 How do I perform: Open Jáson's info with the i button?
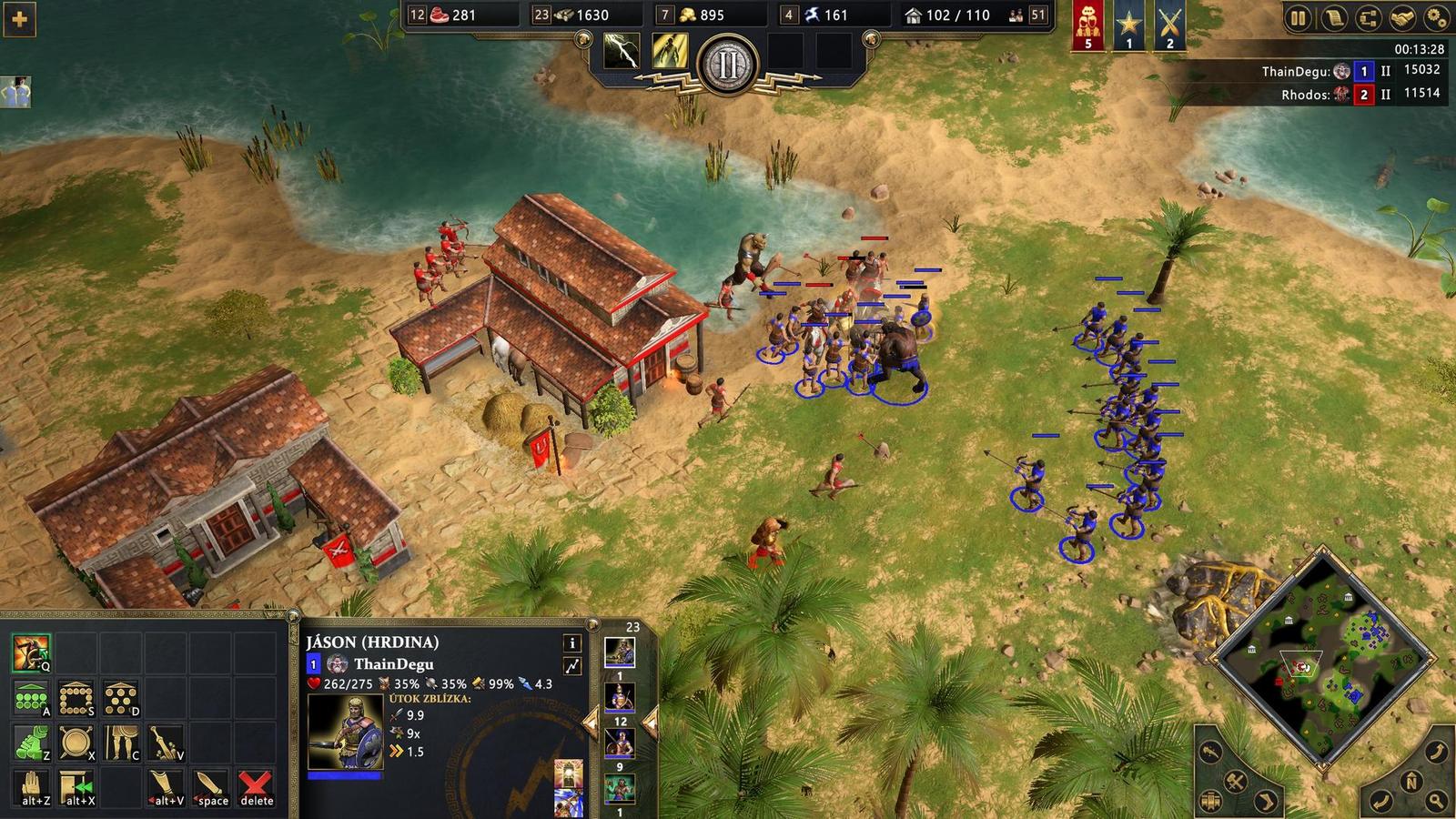[x=572, y=642]
